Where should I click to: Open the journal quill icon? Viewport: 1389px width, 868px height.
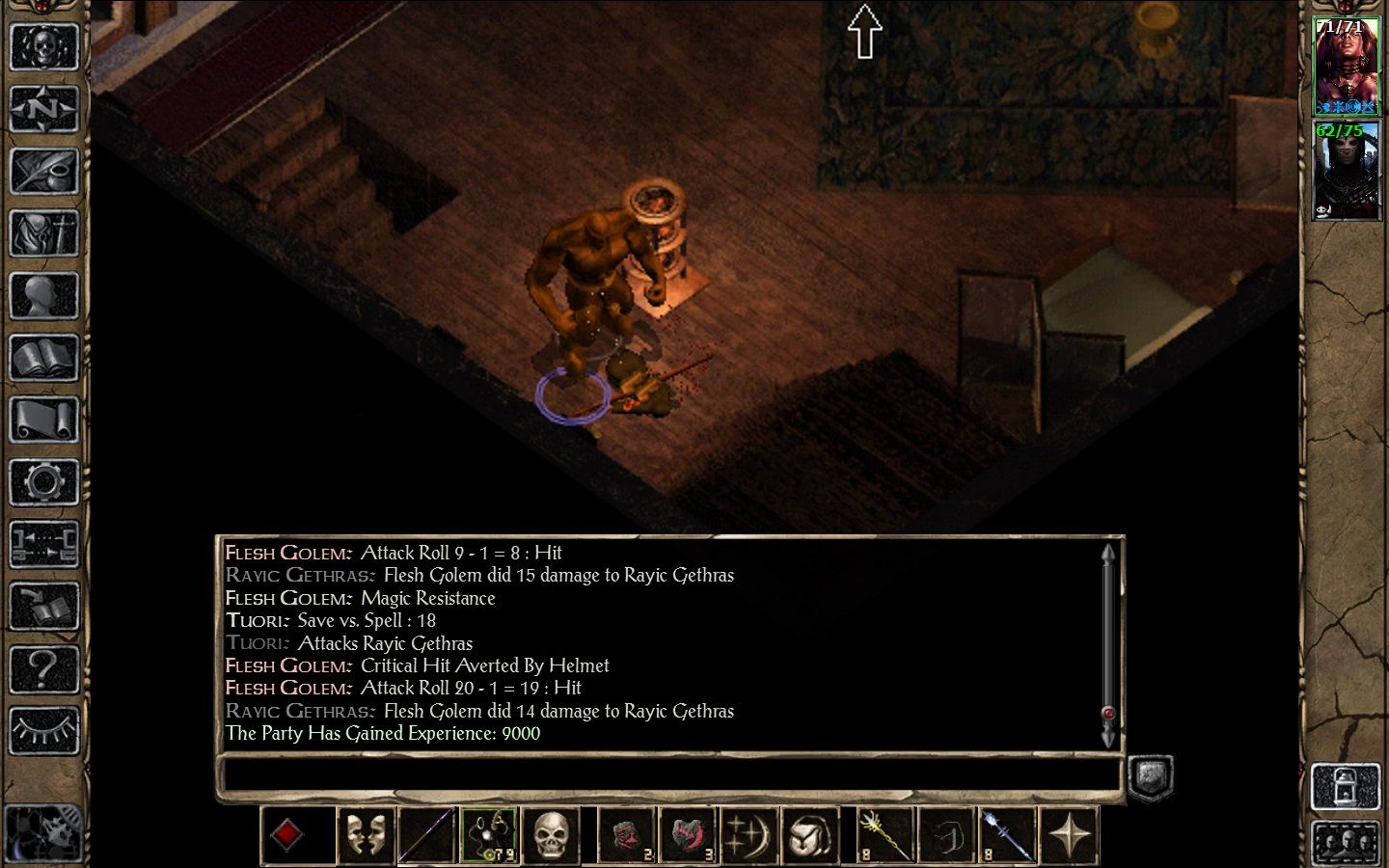(43, 172)
